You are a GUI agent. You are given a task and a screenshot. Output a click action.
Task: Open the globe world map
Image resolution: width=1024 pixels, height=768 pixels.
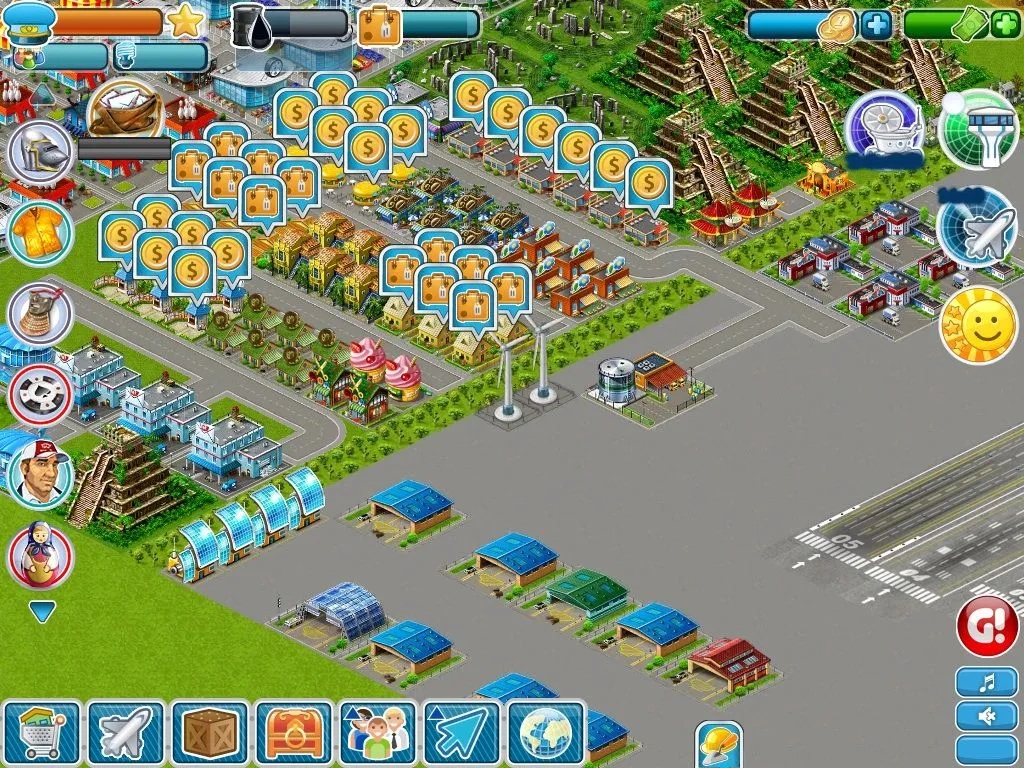(546, 733)
